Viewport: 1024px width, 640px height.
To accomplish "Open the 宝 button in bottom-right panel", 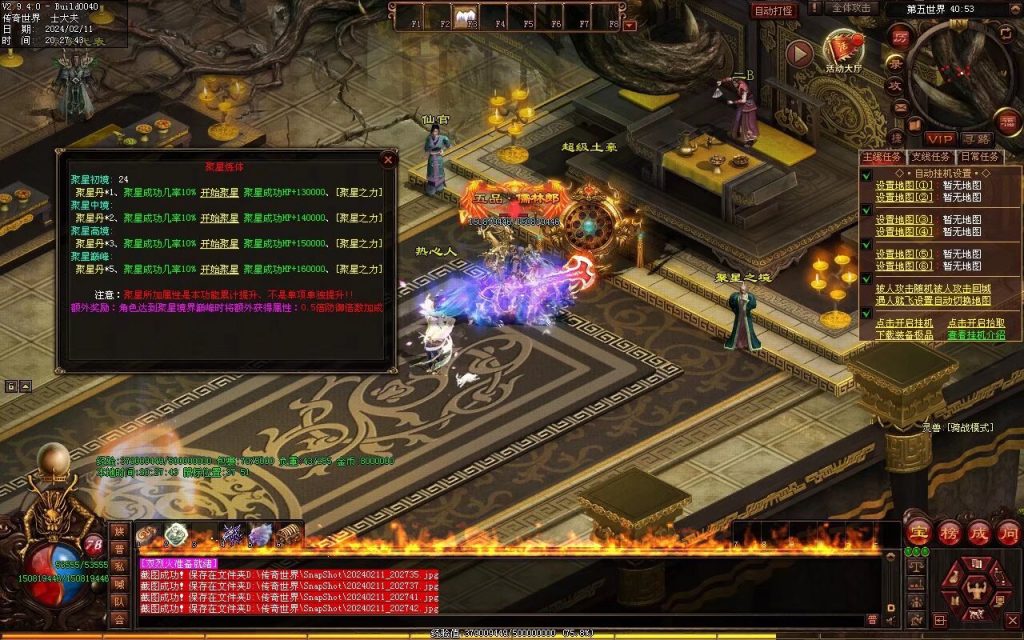I will click(x=919, y=530).
